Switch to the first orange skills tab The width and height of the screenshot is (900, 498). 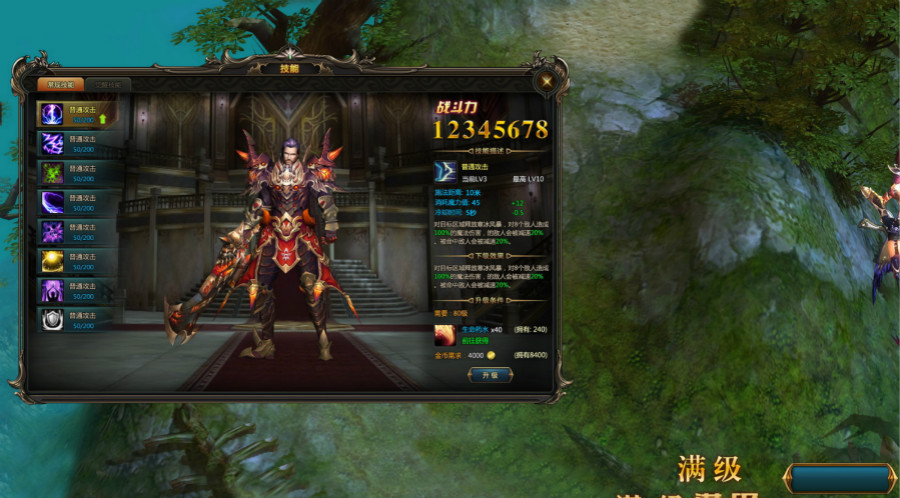click(x=55, y=85)
